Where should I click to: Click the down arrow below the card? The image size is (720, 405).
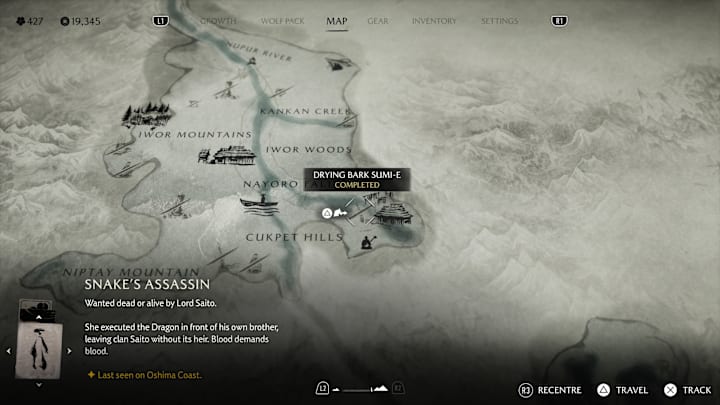39,384
